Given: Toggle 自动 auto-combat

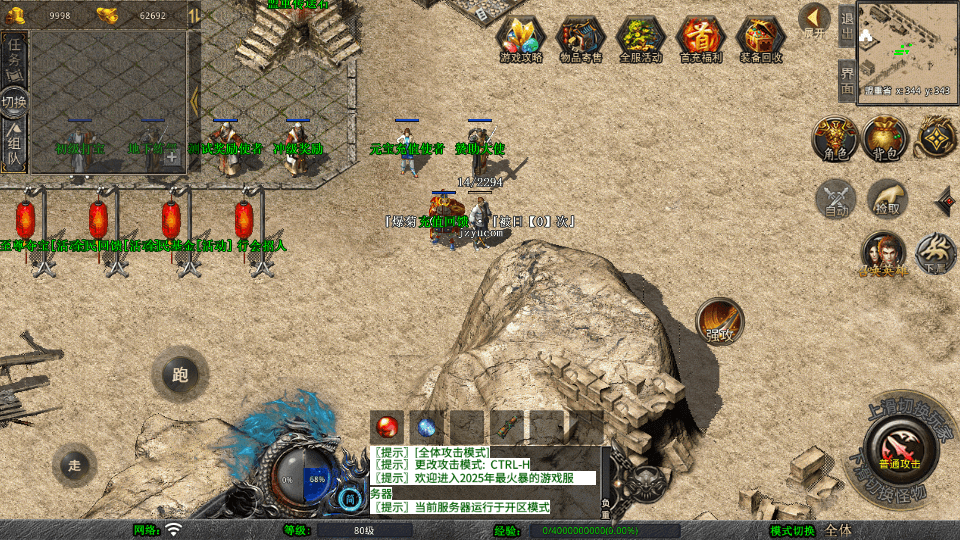Looking at the screenshot, I should coord(836,199).
